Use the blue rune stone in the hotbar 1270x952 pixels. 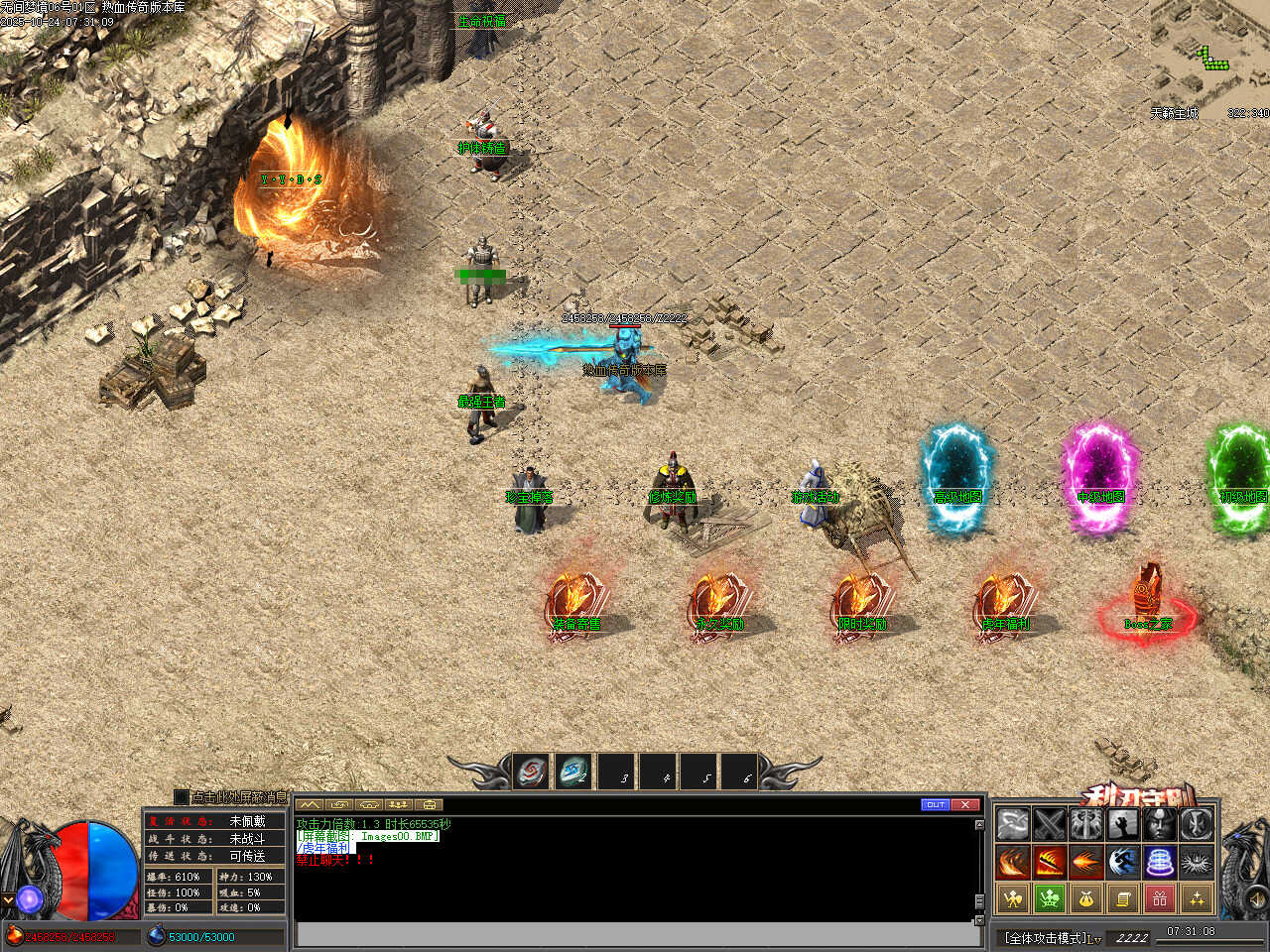[573, 772]
